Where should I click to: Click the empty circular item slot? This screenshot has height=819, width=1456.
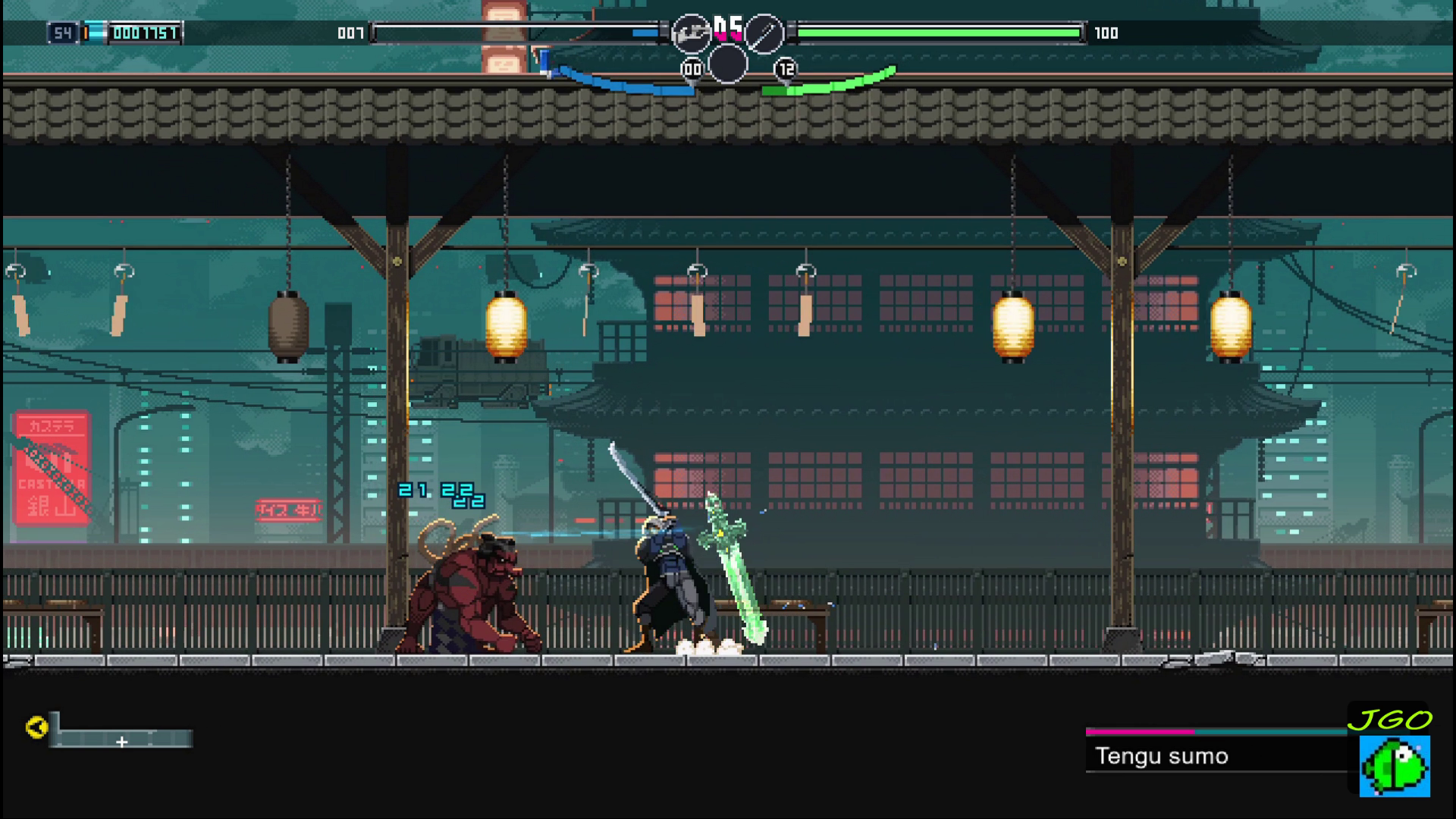(x=727, y=64)
